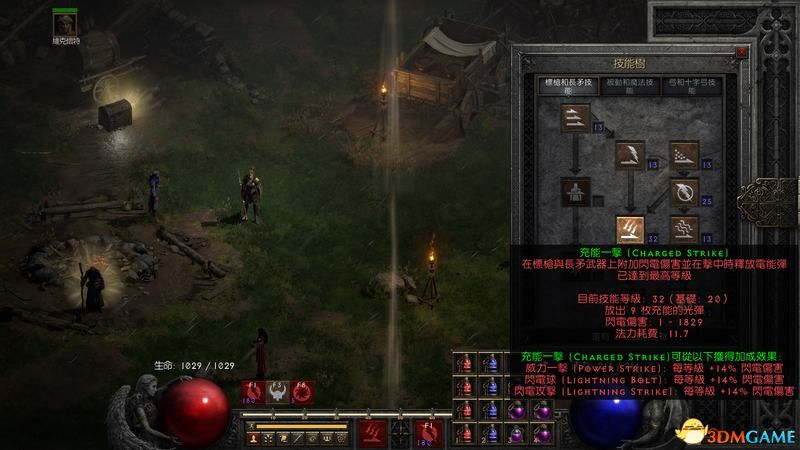
Task: Choose the Charged Strike skill in the tree
Action: coord(631,229)
